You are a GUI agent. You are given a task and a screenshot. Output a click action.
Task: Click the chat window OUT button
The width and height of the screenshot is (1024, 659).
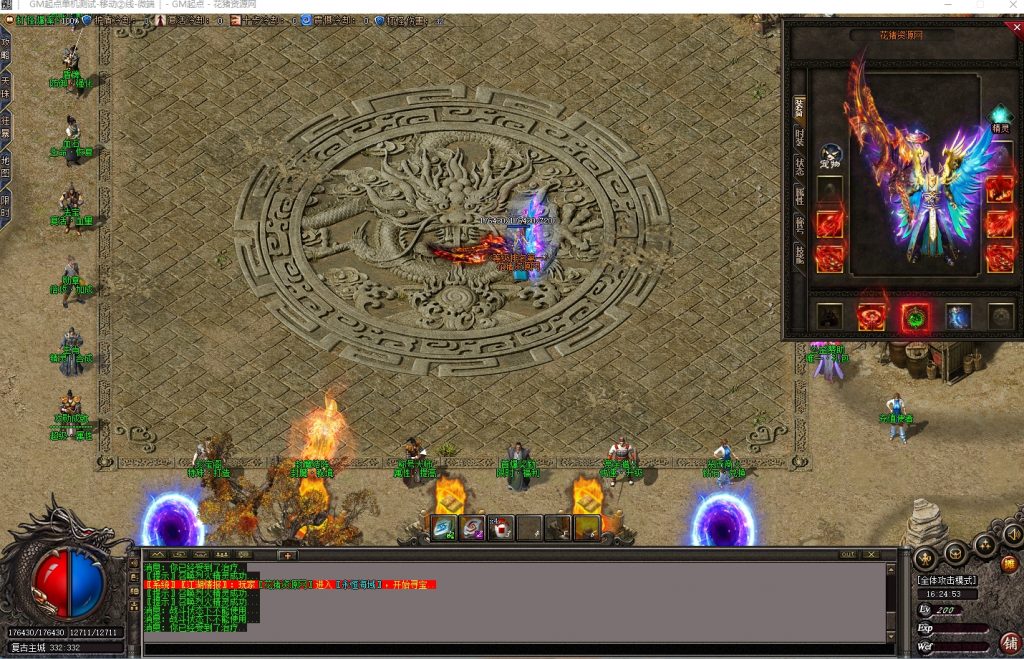click(x=848, y=554)
